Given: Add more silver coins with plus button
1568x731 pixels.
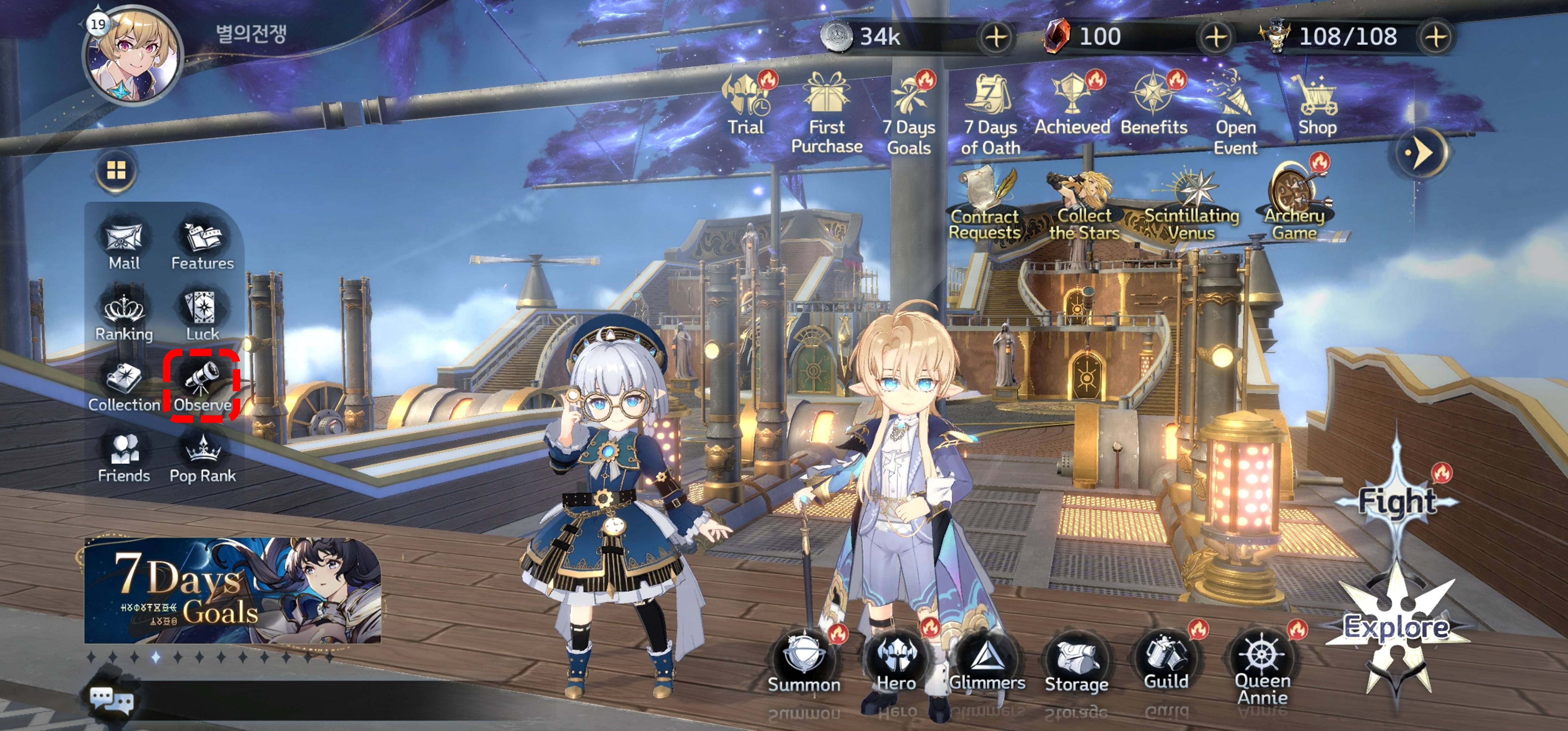Looking at the screenshot, I should tap(996, 36).
